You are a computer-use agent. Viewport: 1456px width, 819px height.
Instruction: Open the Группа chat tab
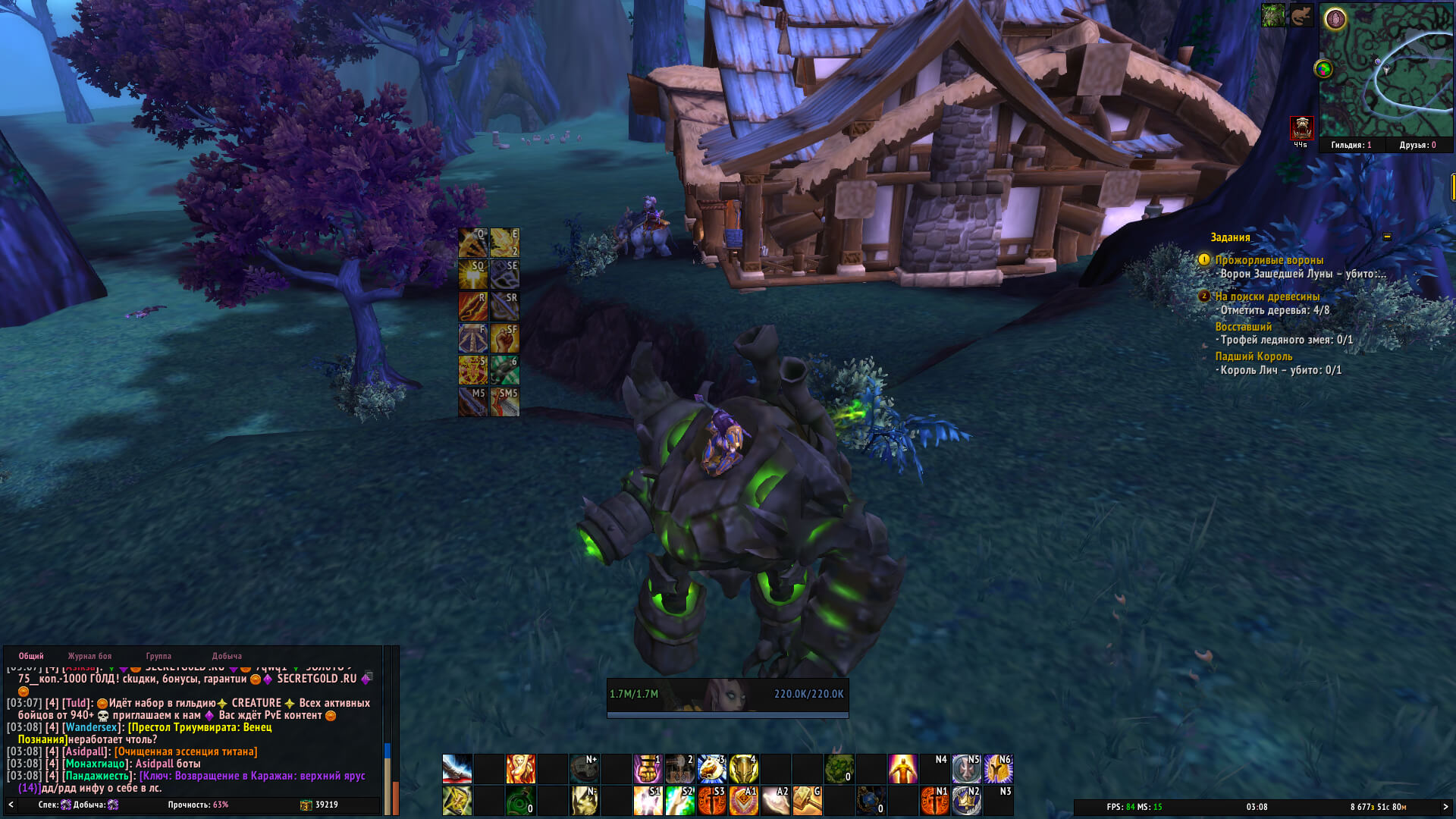(158, 656)
